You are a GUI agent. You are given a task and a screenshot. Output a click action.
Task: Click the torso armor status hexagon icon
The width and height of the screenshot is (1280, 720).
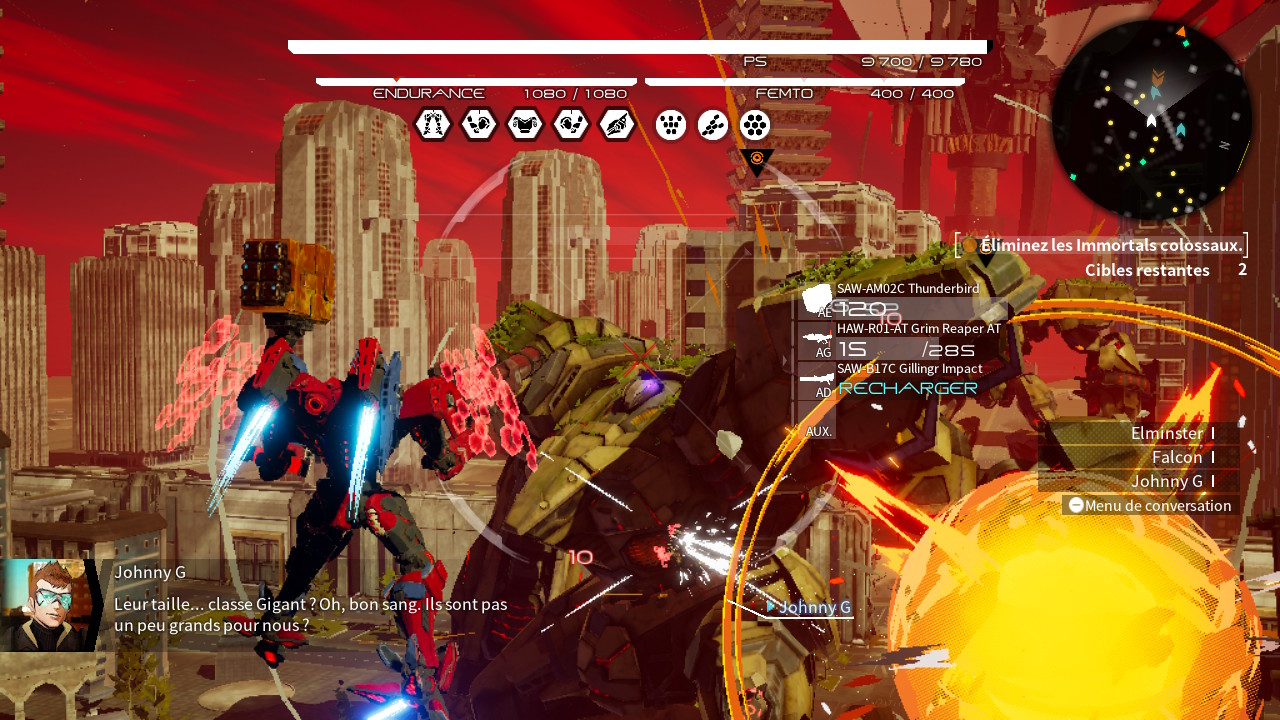point(525,125)
